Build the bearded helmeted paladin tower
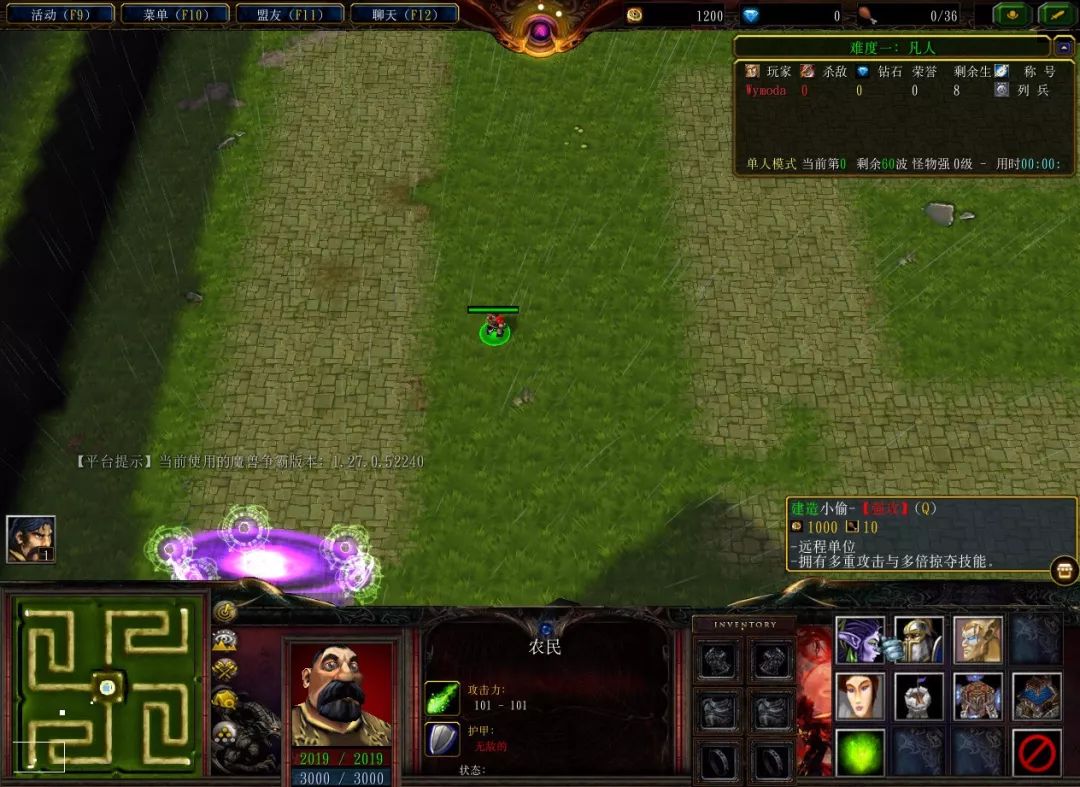 tap(919, 640)
